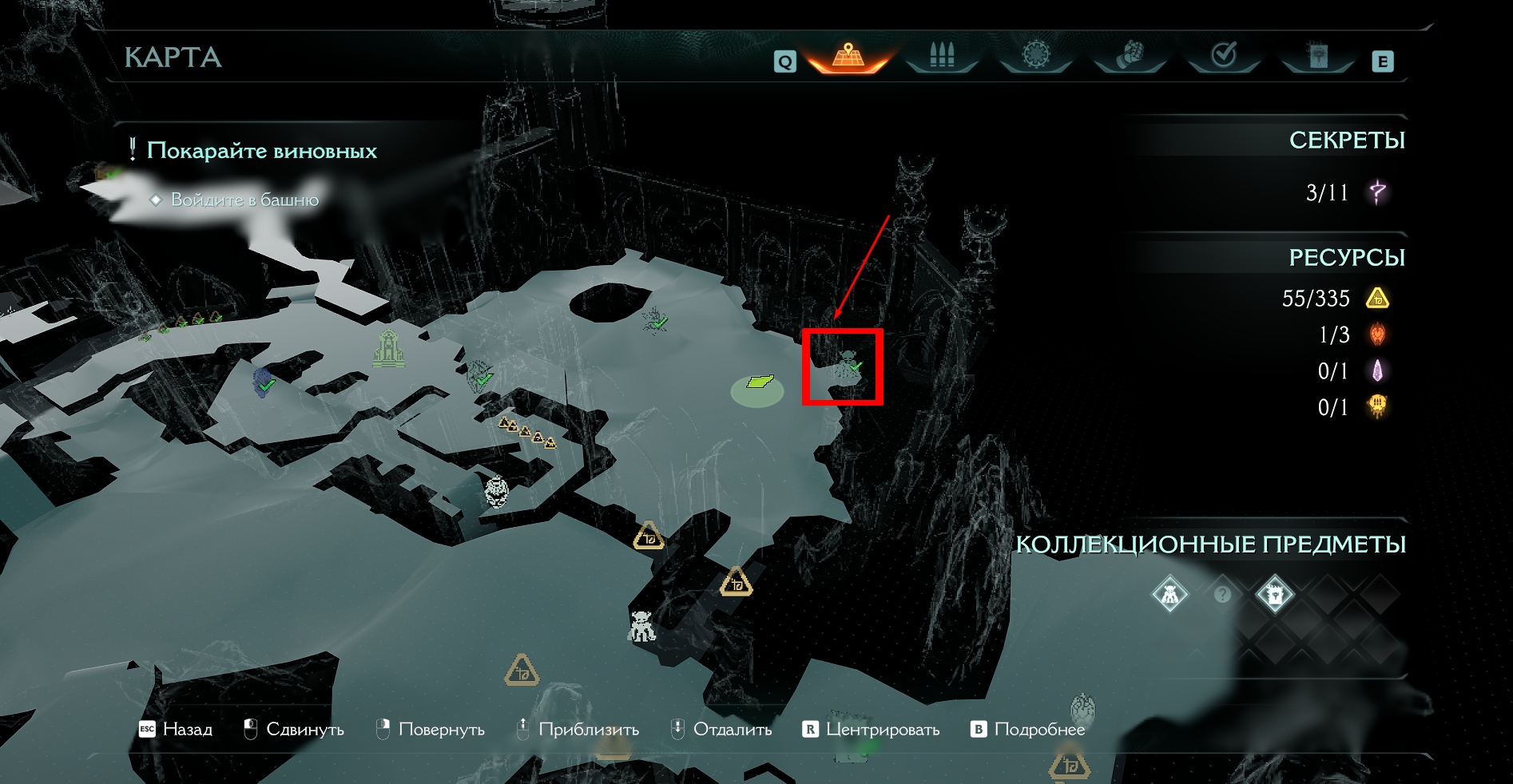Click the golden skull resource icon
The image size is (1513, 784).
(x=1378, y=407)
